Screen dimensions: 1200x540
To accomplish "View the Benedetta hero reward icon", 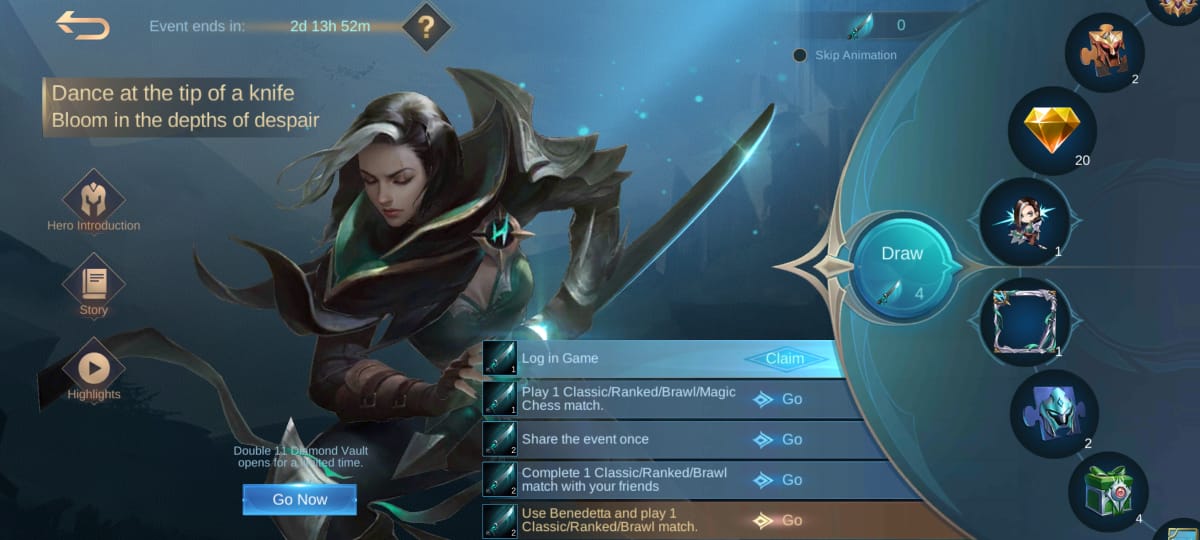I will [x=1024, y=223].
